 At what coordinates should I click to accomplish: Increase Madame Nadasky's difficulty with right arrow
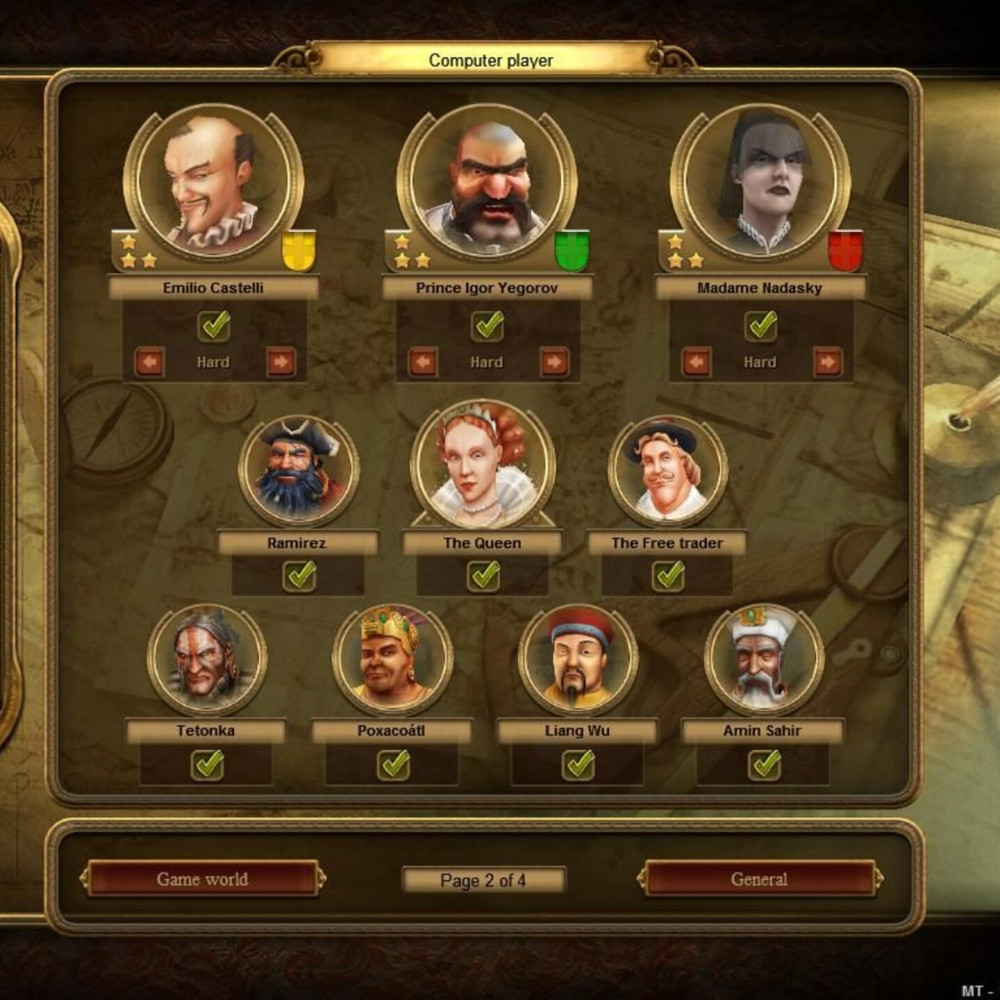click(827, 362)
